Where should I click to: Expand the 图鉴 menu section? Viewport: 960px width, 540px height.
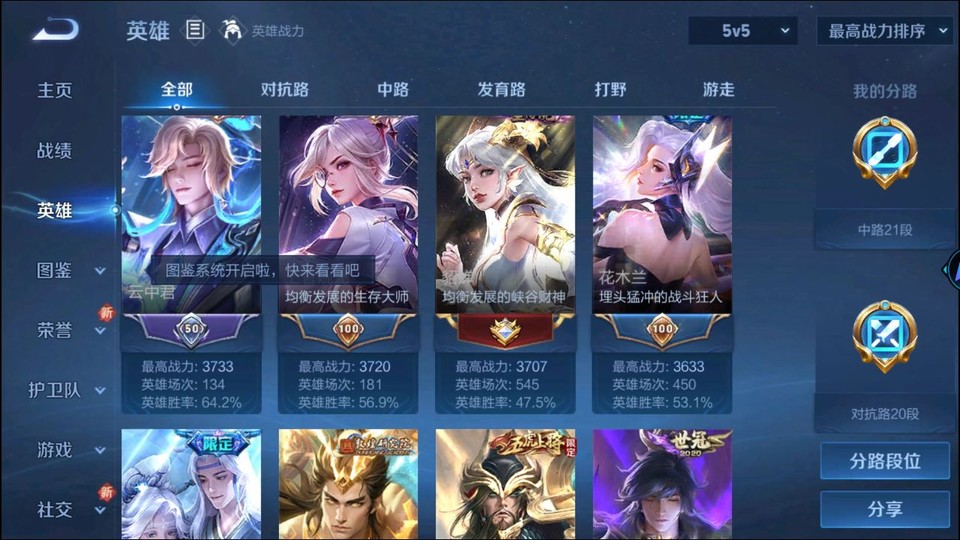coord(68,270)
